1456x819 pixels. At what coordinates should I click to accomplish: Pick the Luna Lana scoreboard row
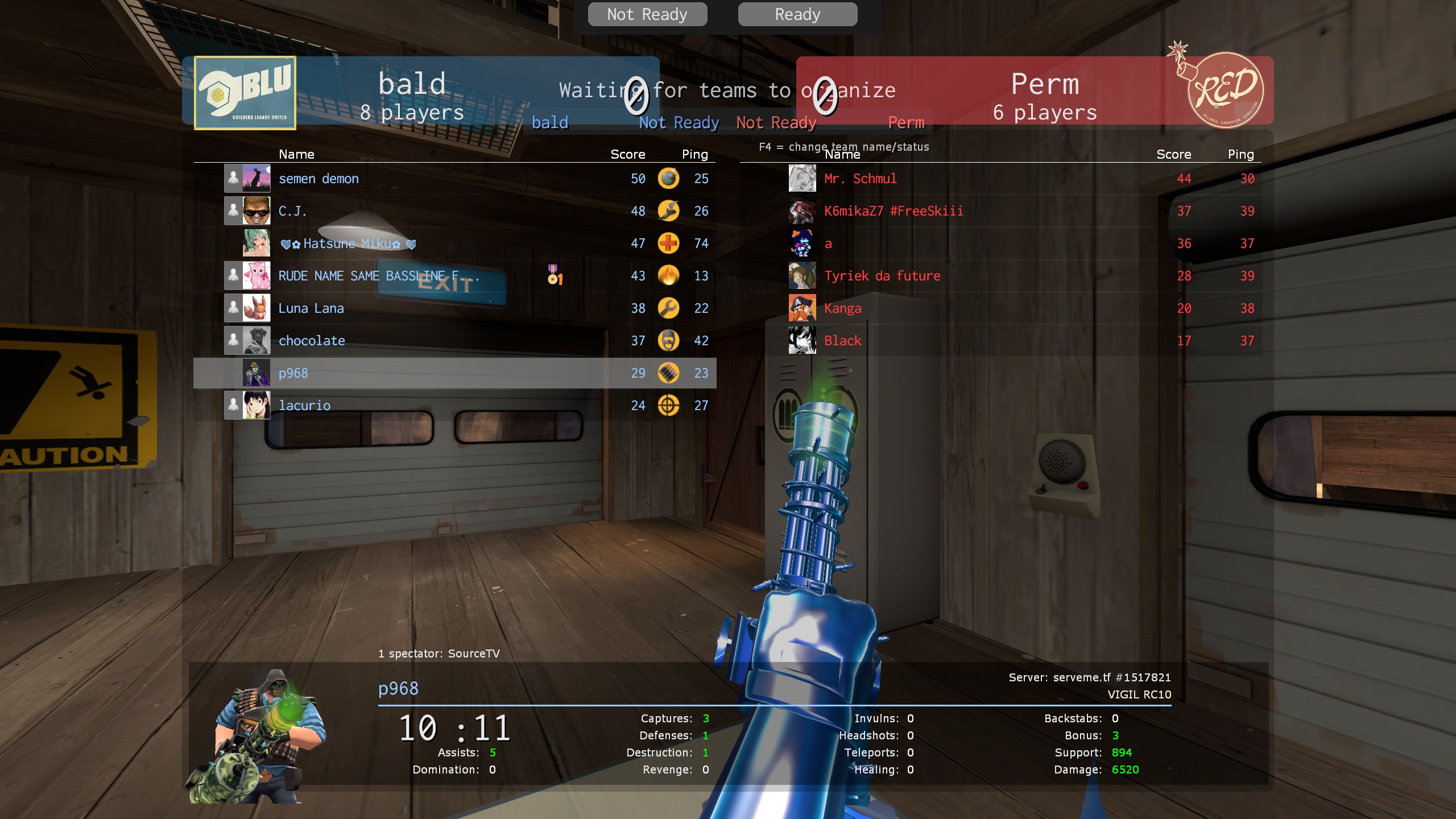click(x=311, y=308)
